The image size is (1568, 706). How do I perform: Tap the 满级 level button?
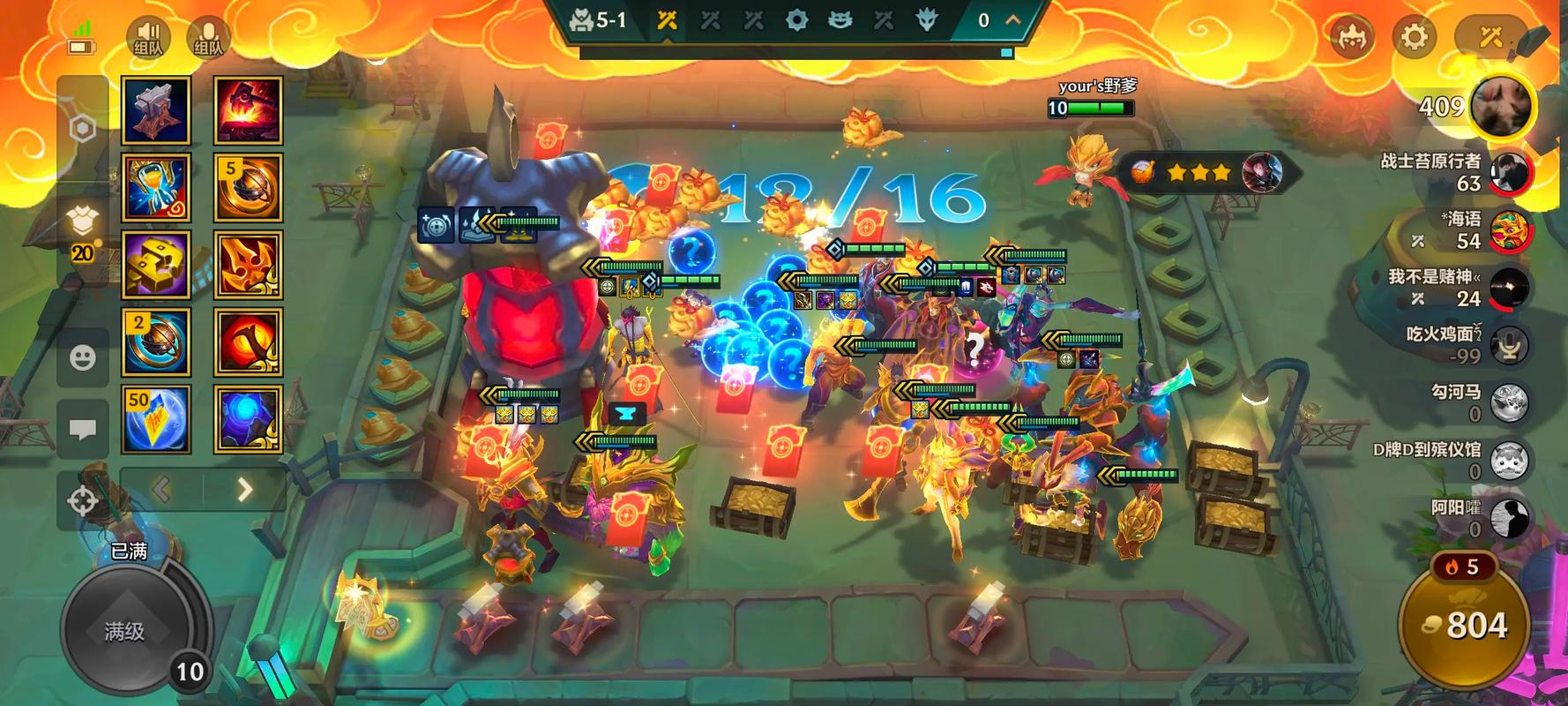[x=124, y=630]
